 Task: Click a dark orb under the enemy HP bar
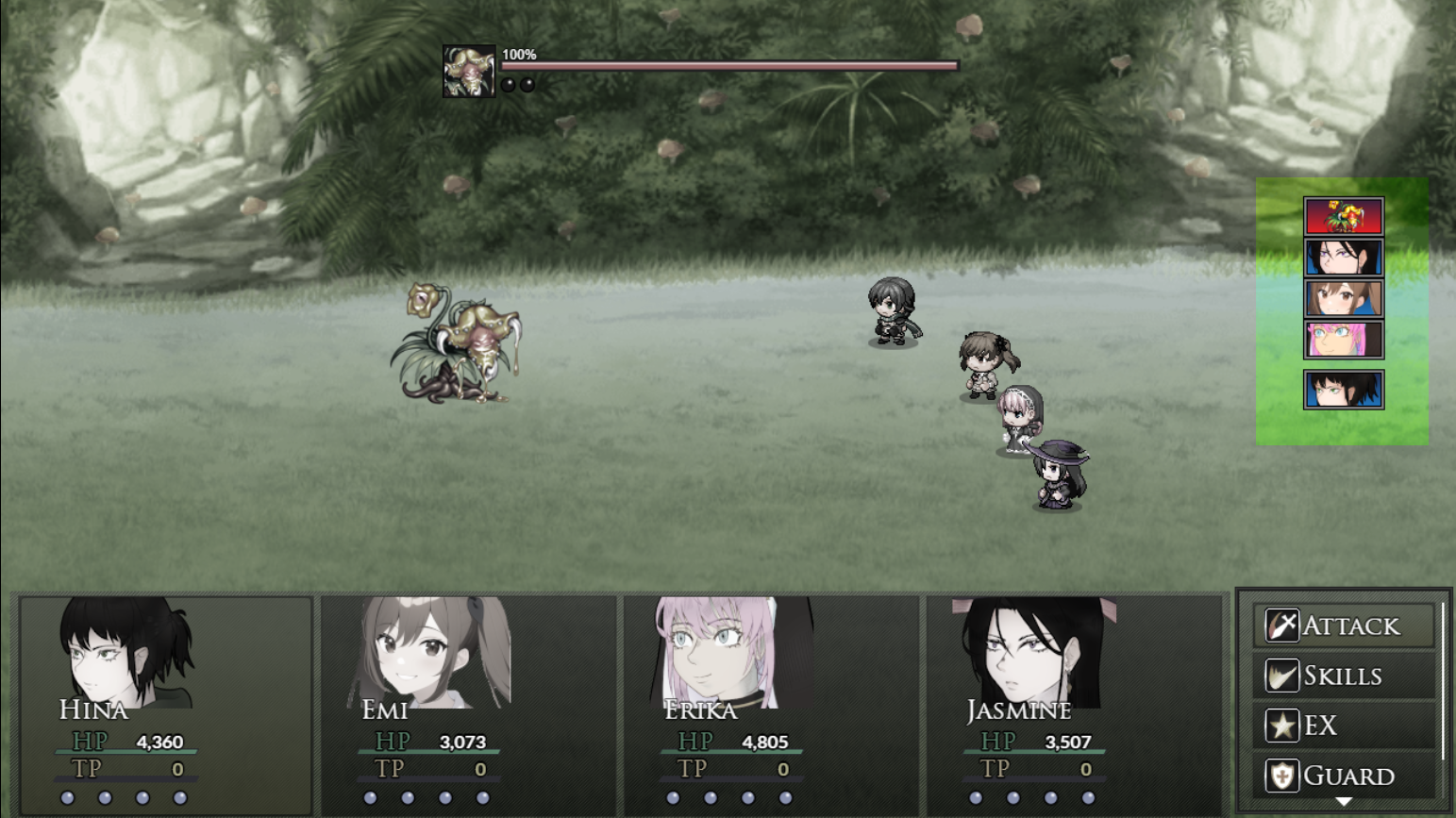pyautogui.click(x=509, y=84)
